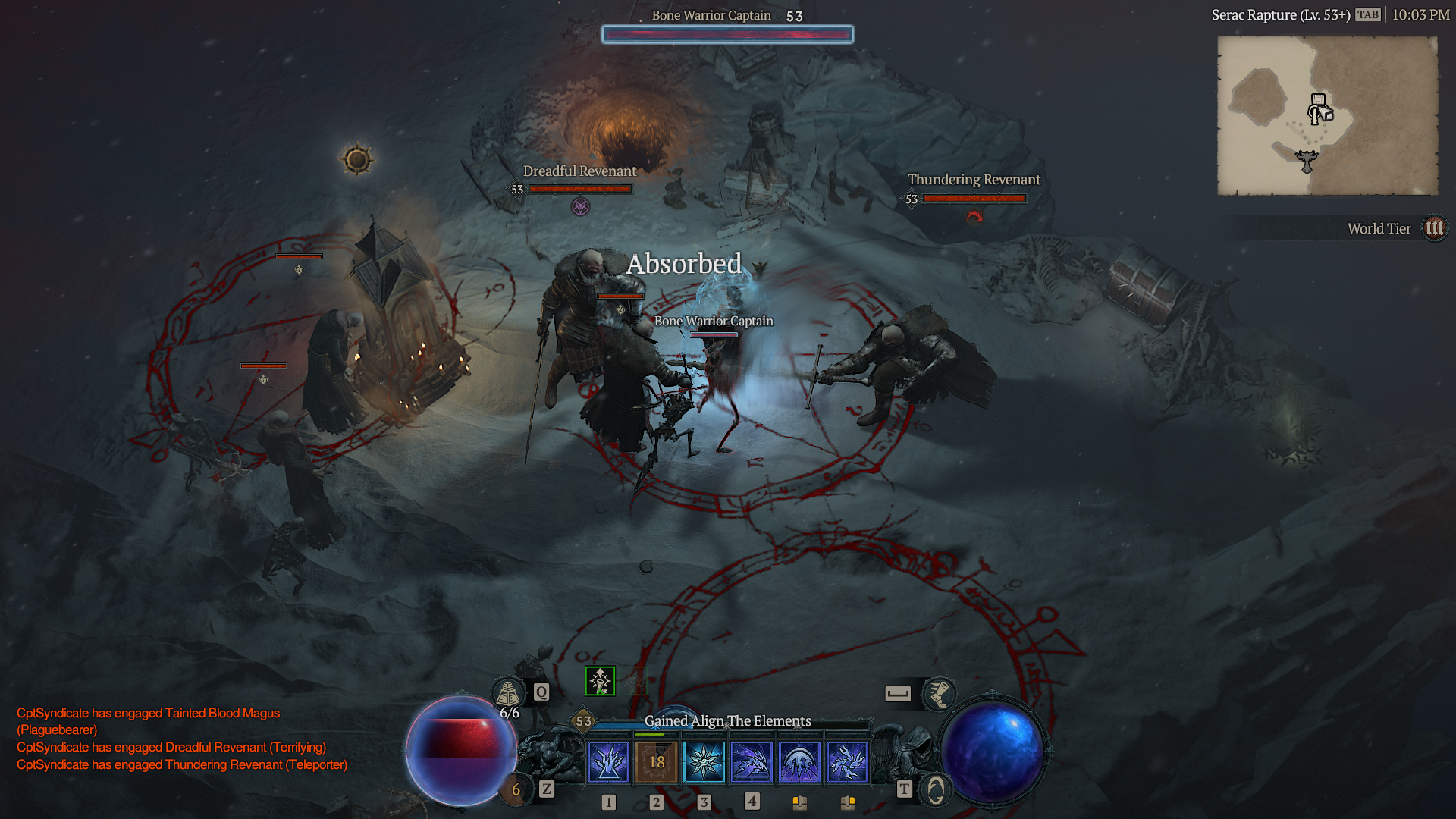
Task: Click the mount icon near the T keybind
Action: tap(934, 789)
